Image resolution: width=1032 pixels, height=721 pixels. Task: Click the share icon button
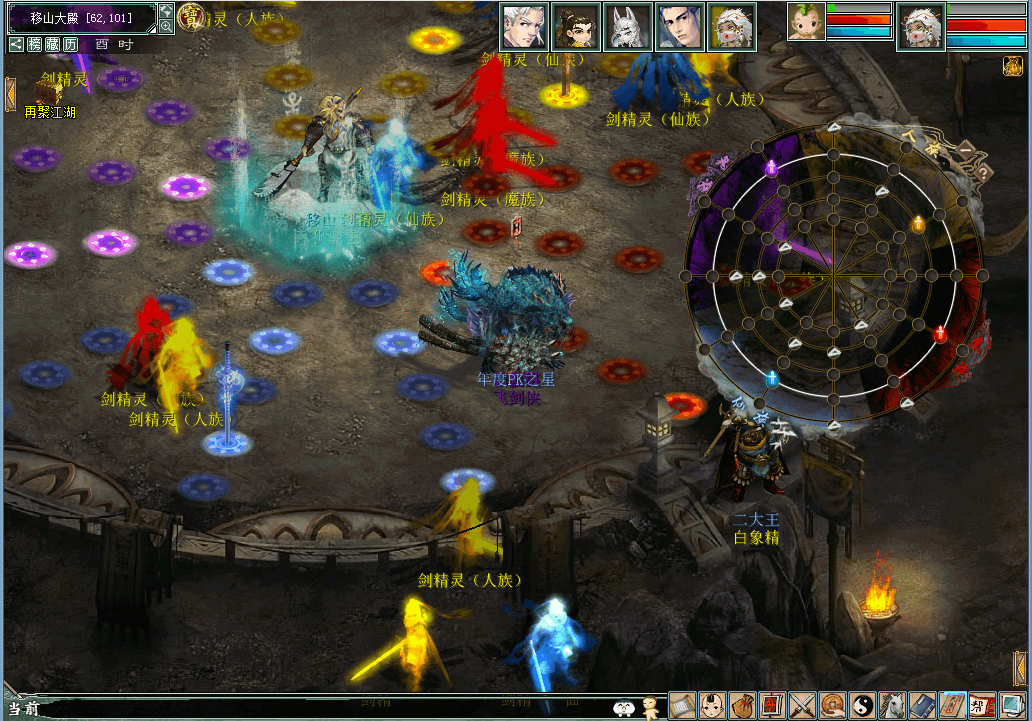17,44
